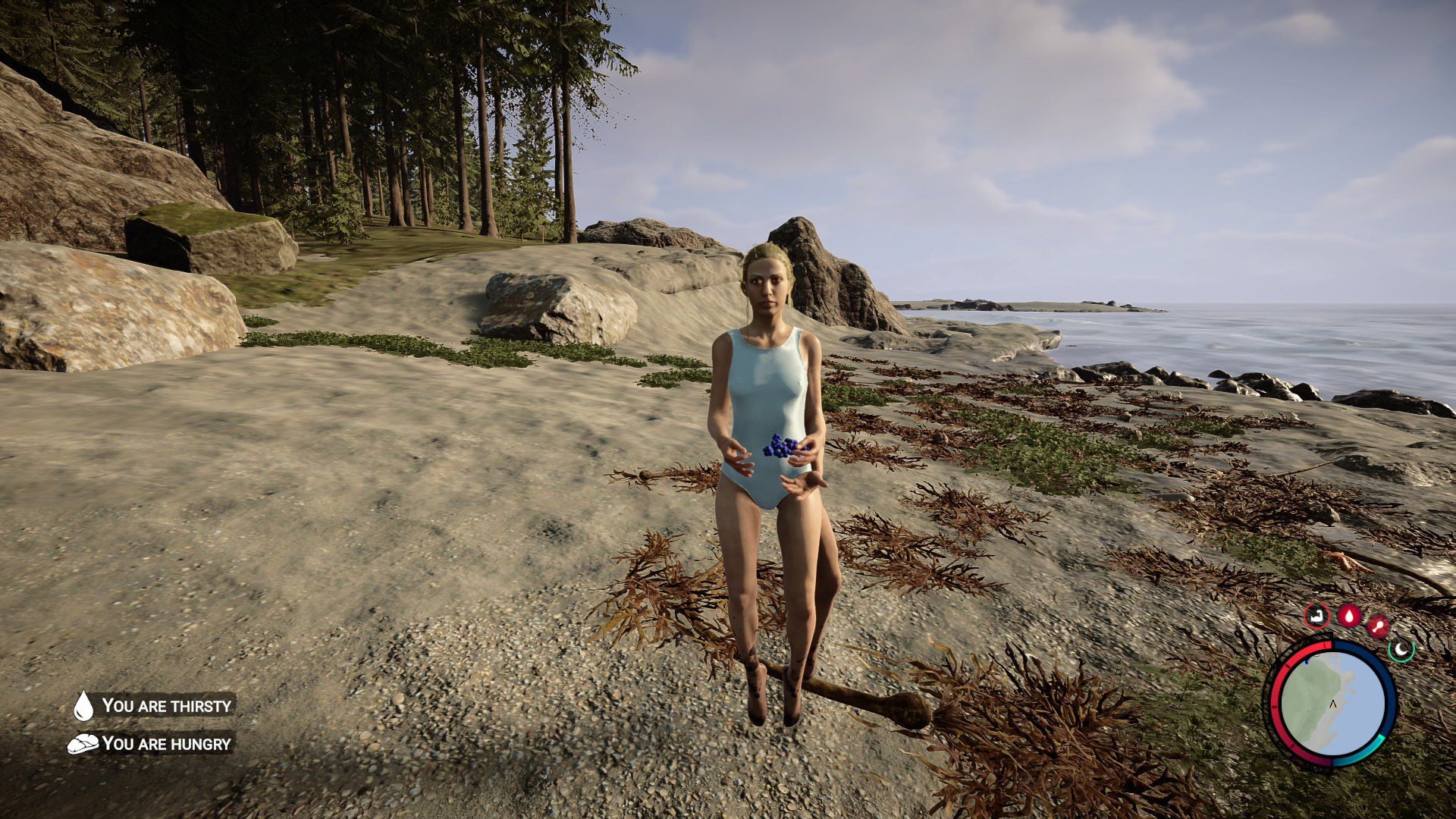Click the crescent moon rest icon
Image resolution: width=1456 pixels, height=819 pixels.
coord(1401,649)
